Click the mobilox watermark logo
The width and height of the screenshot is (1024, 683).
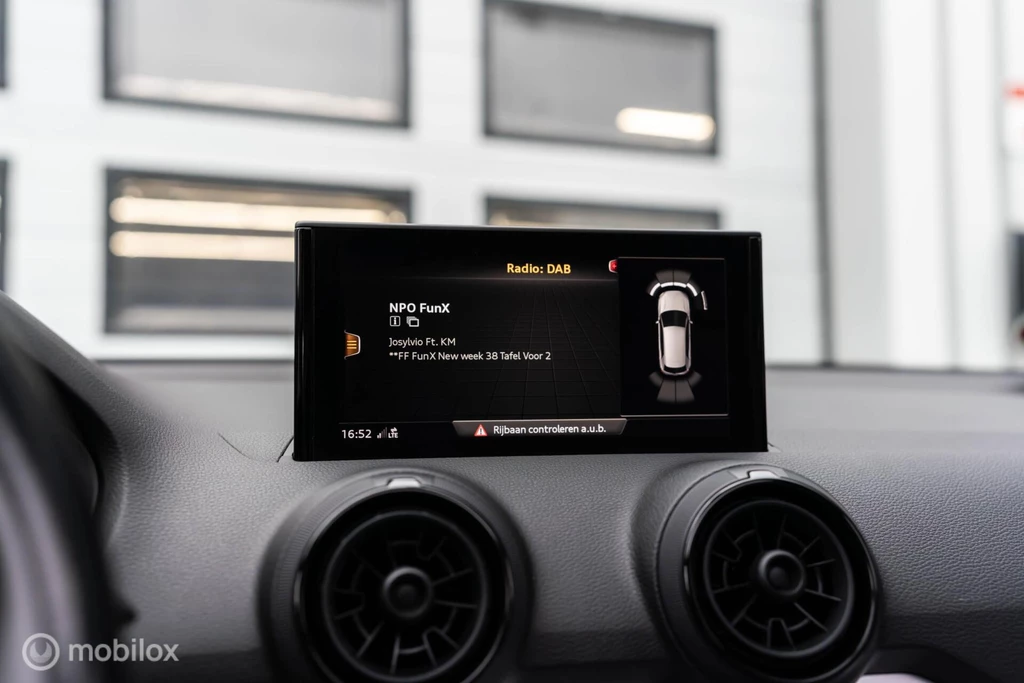(x=100, y=651)
